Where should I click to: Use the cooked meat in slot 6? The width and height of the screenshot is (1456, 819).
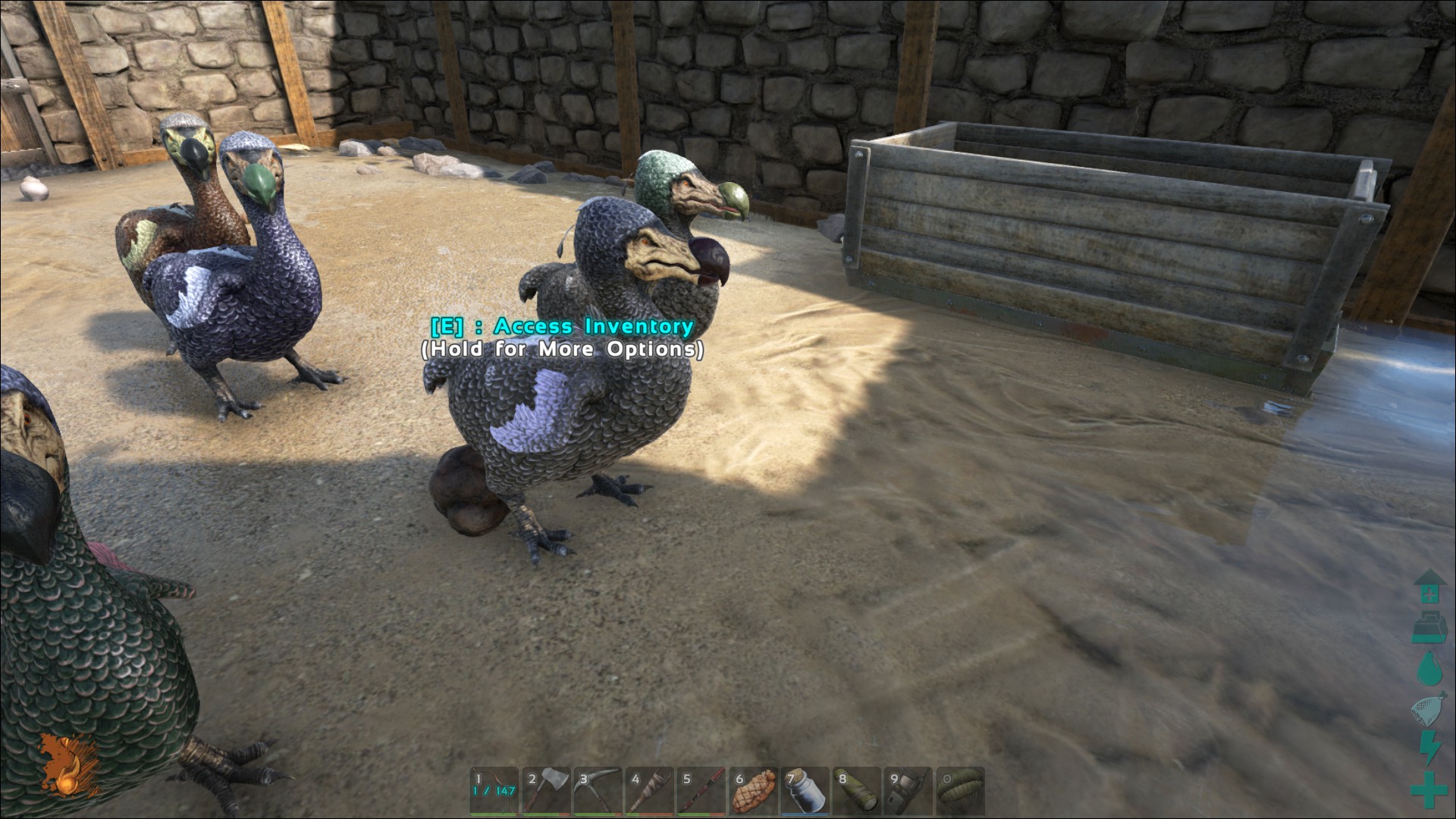753,791
